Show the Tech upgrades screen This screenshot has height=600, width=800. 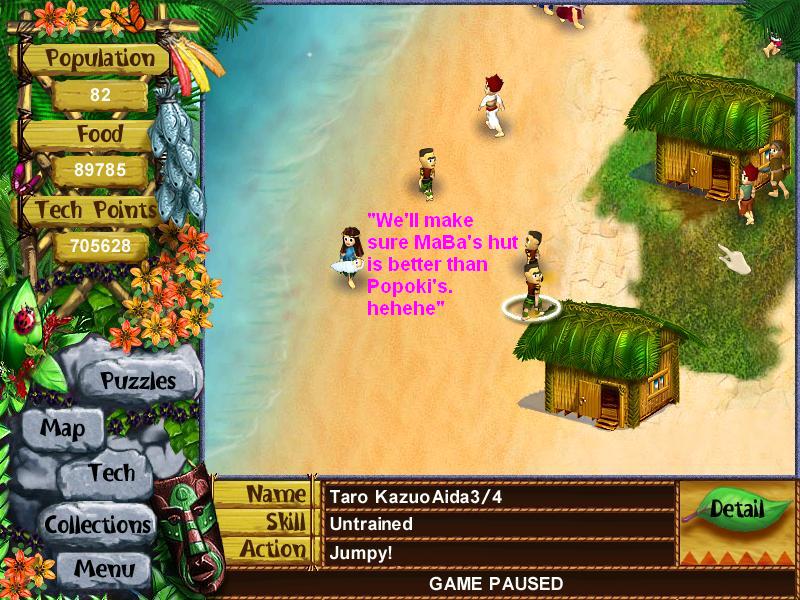pyautogui.click(x=111, y=473)
